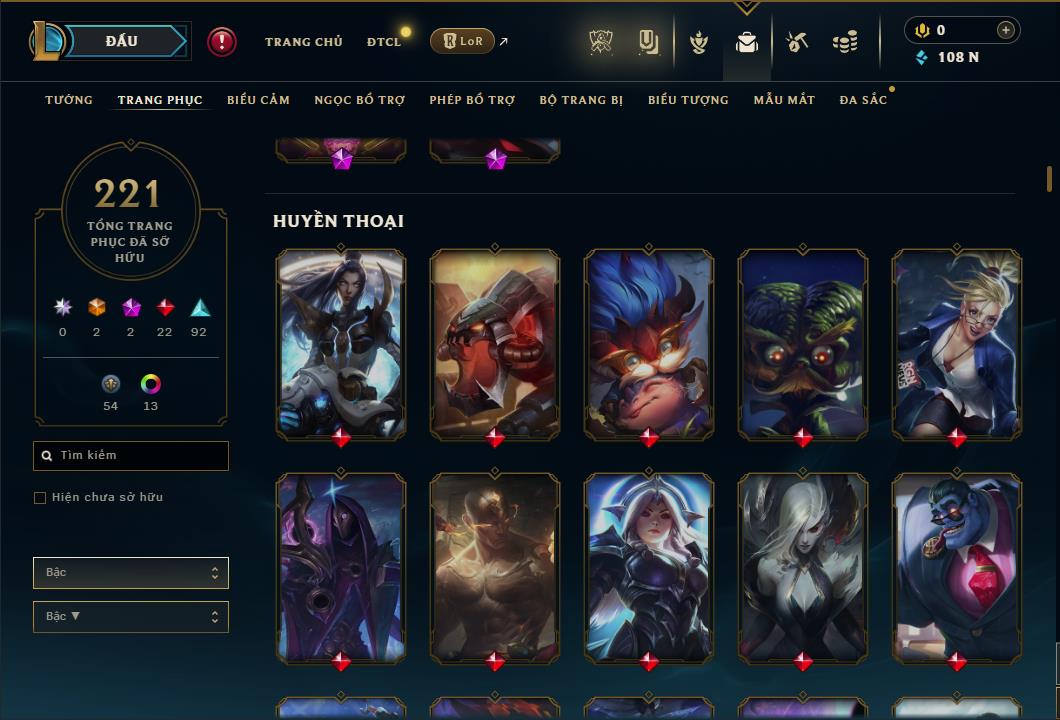
Task: Toggle the Hiện chưa sở hữu checkbox
Action: [40, 498]
